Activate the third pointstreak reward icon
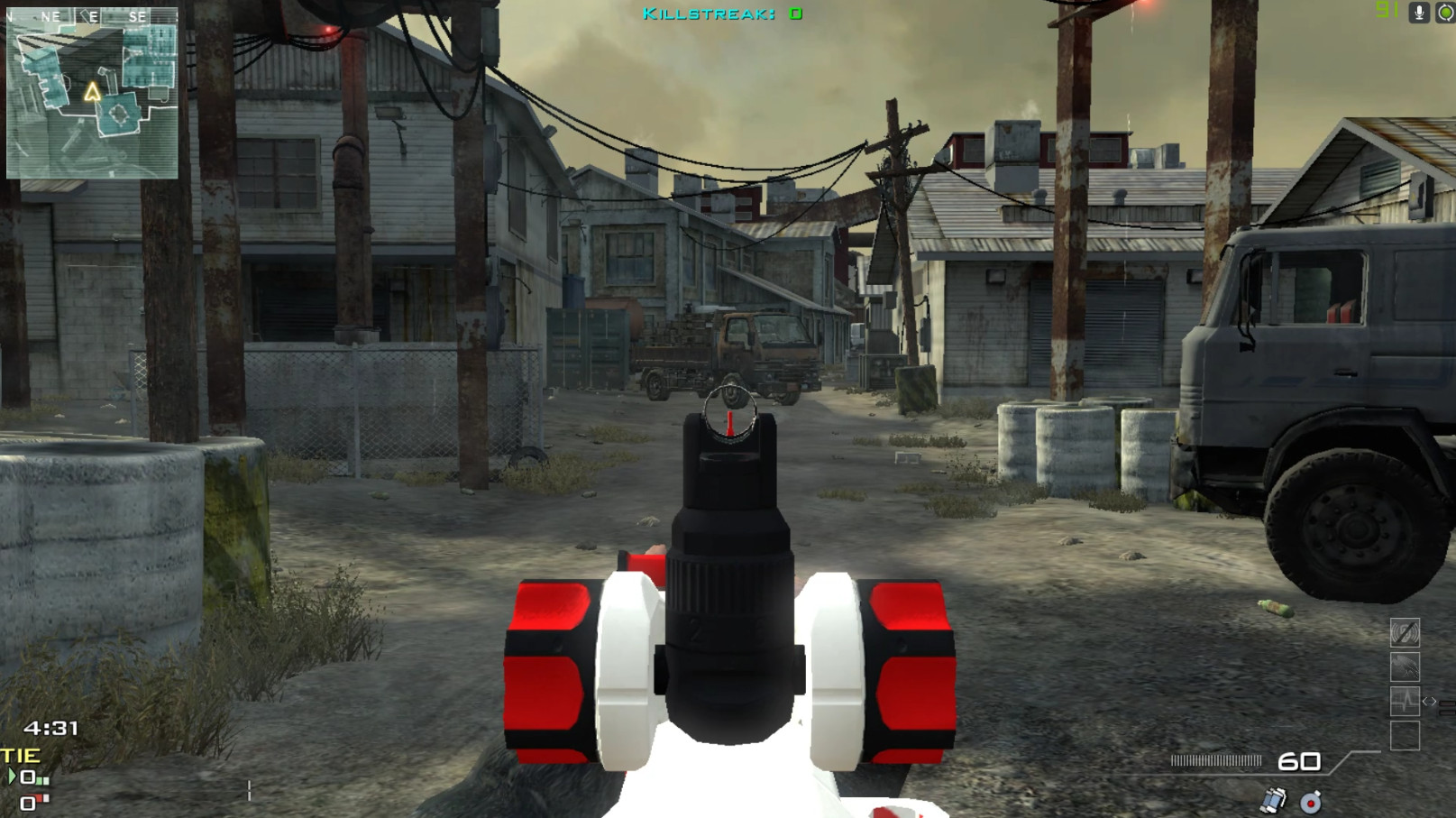Screen dimensions: 1456x818 (x=1405, y=701)
